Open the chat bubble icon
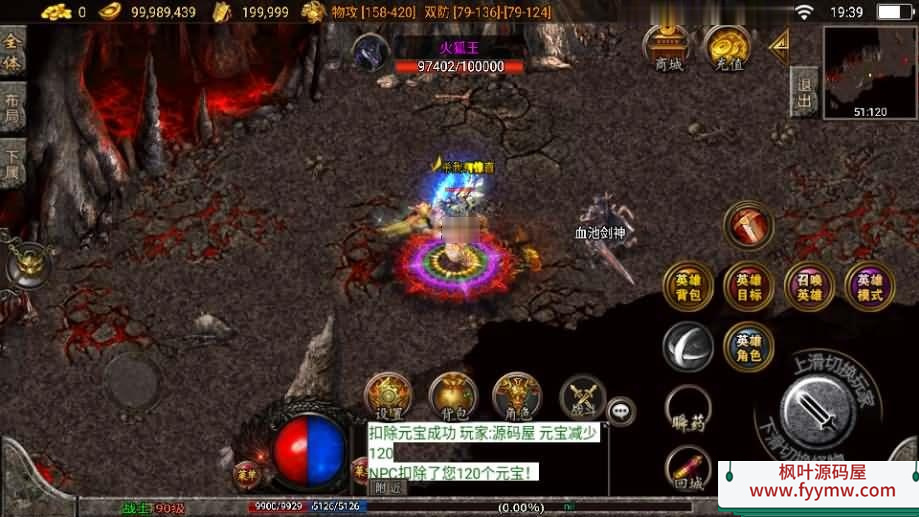Viewport: 919px width, 517px height. 622,409
